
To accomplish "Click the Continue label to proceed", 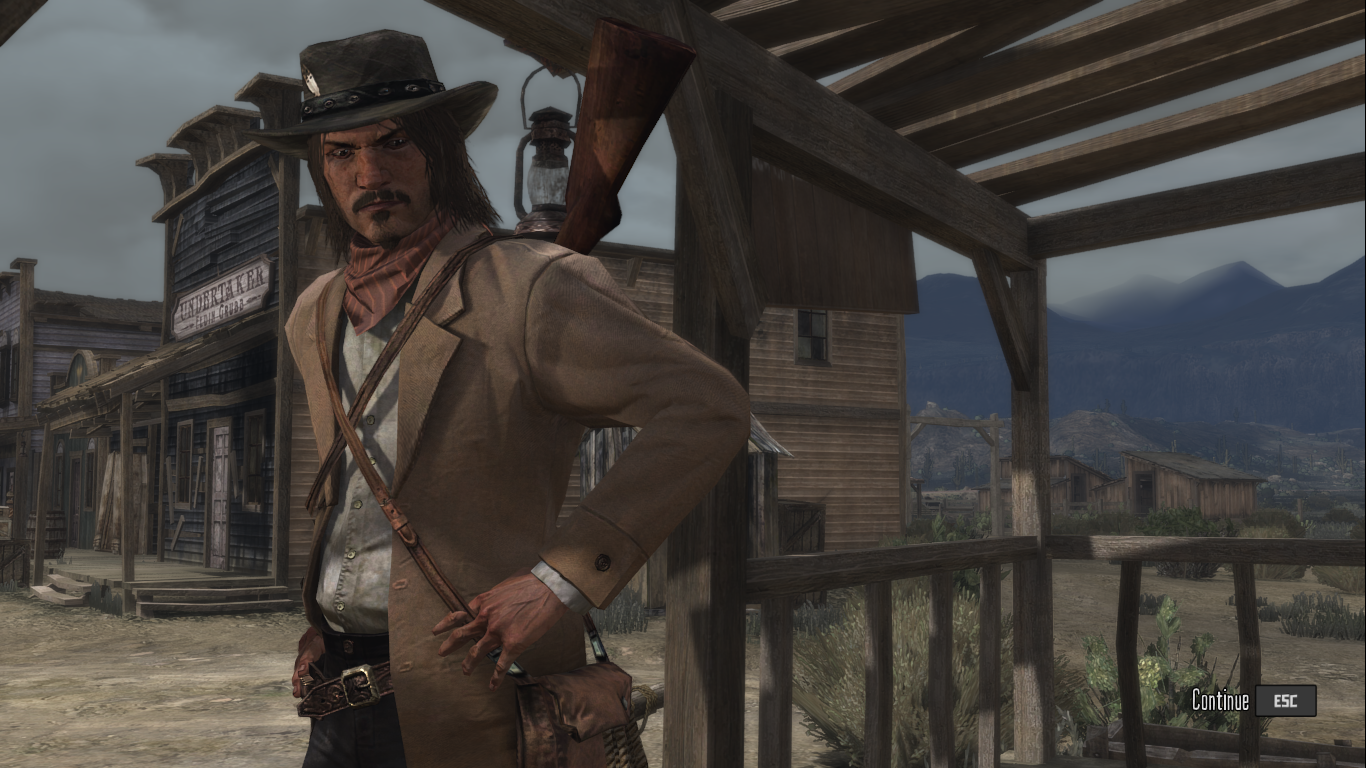I will pos(1220,701).
